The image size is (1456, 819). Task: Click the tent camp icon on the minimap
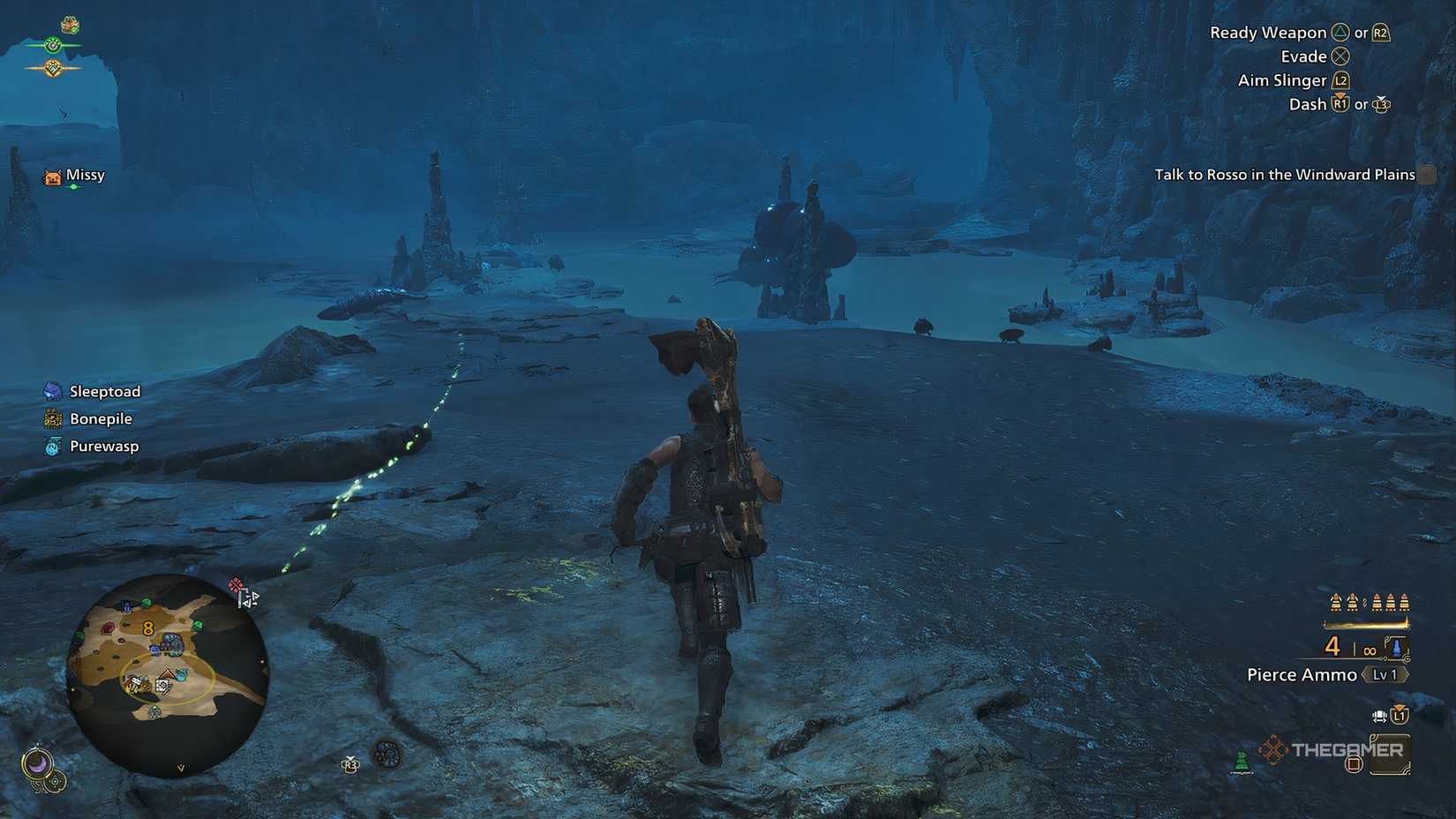coord(166,674)
